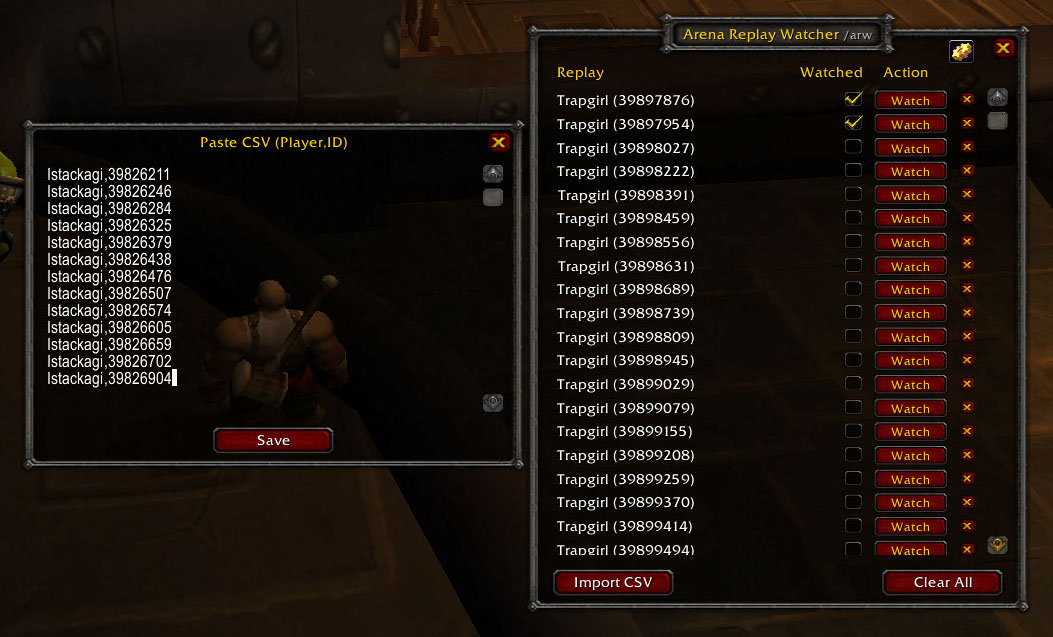Open the Import CSV dialog
1053x637 pixels.
click(613, 582)
